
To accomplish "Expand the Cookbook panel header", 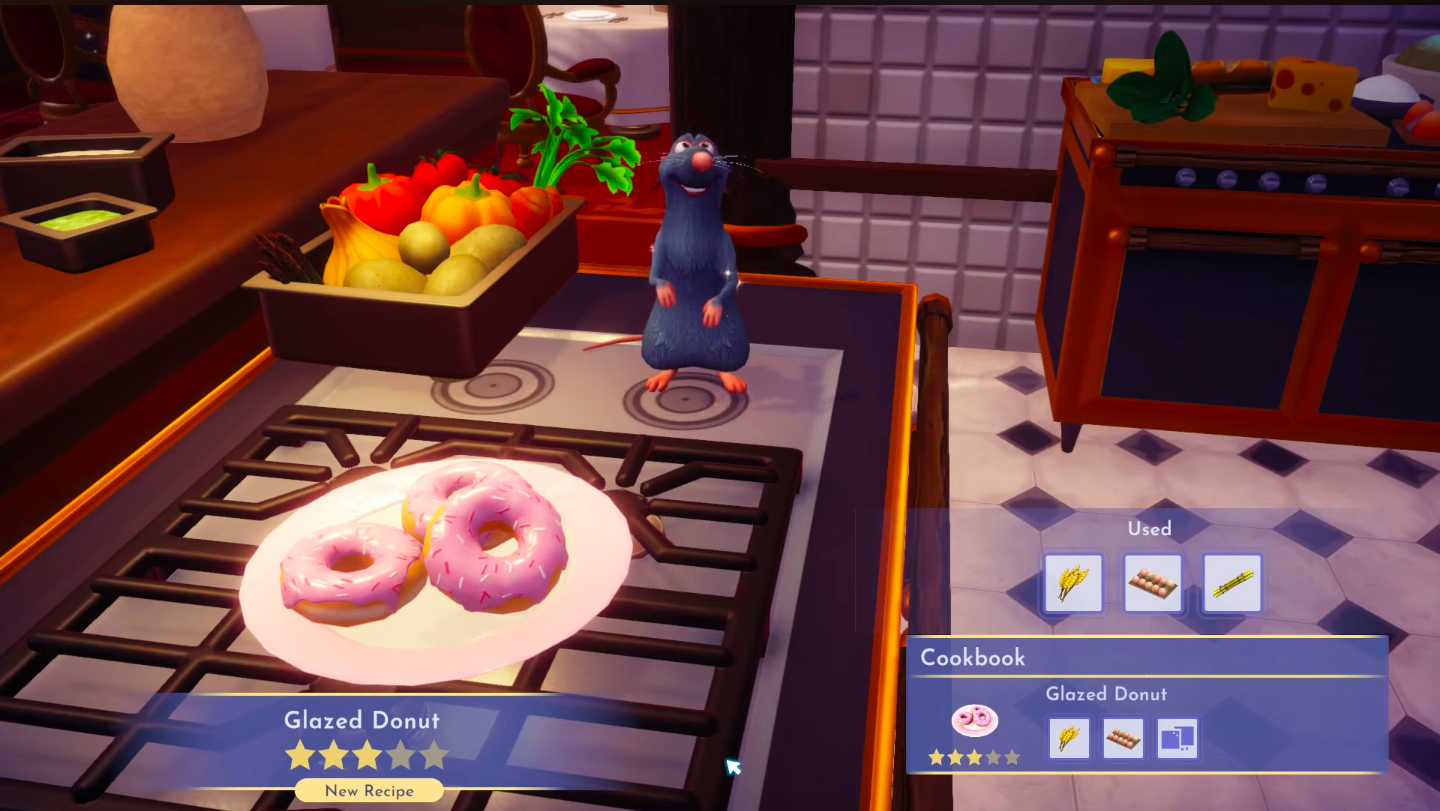I will (973, 658).
